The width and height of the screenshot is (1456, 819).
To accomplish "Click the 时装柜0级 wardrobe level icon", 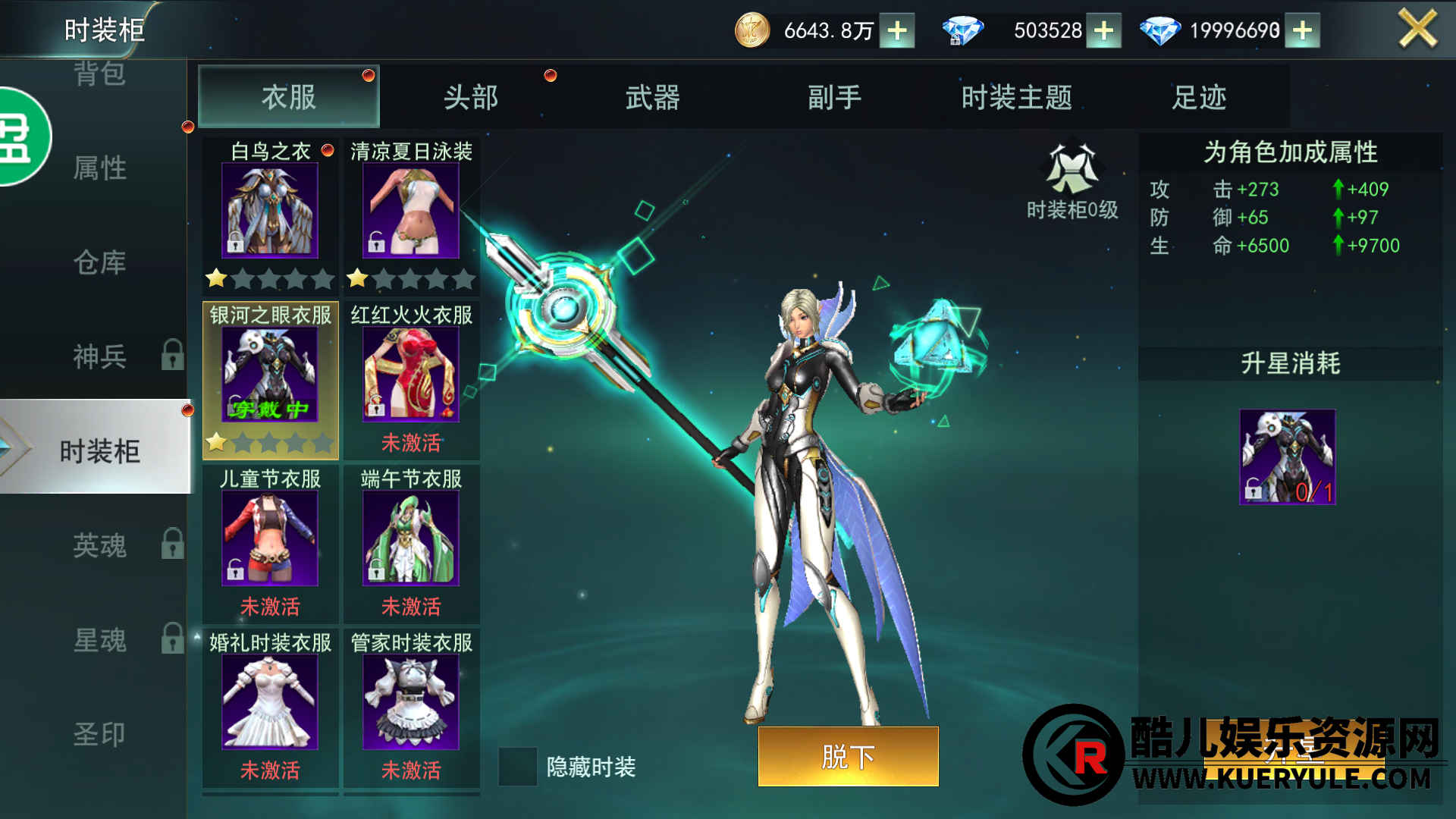I will point(1072,171).
